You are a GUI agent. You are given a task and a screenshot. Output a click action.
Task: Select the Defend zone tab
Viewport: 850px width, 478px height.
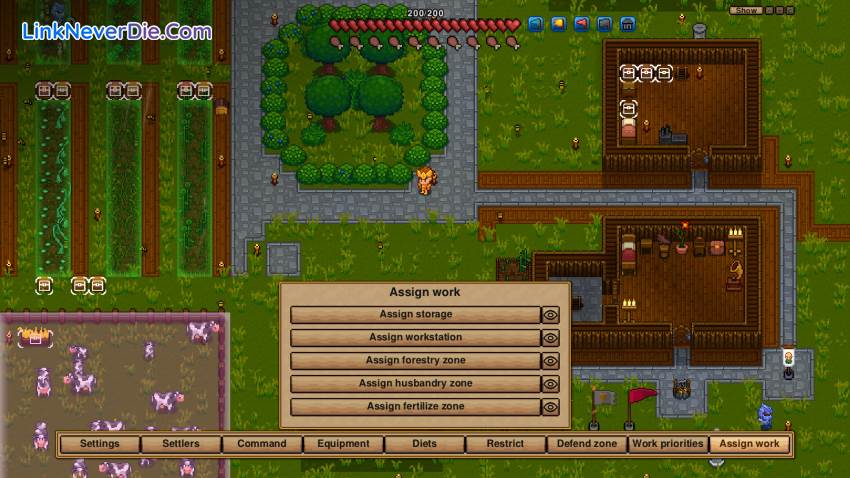point(586,444)
